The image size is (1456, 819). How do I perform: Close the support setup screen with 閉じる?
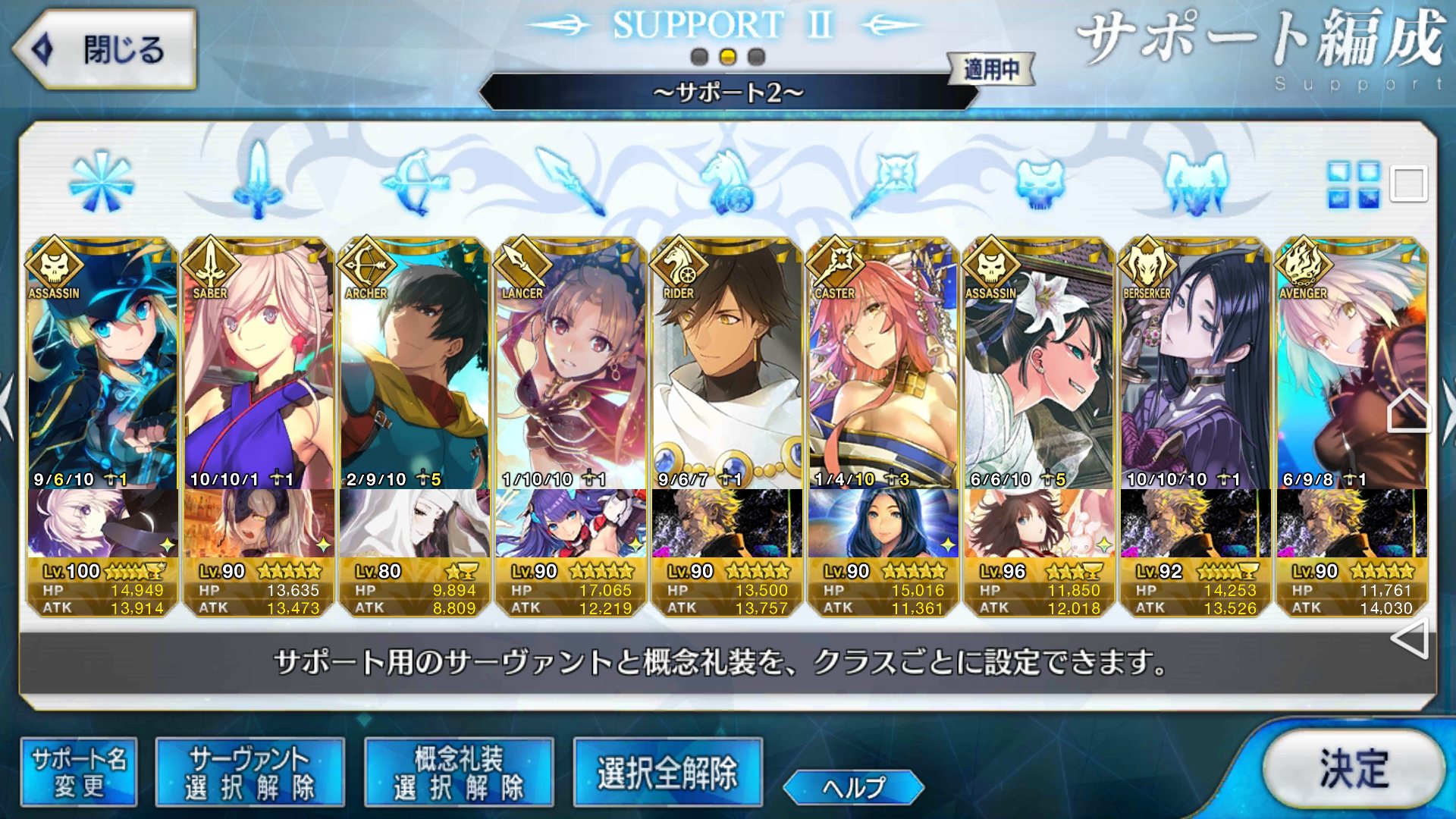(x=104, y=50)
